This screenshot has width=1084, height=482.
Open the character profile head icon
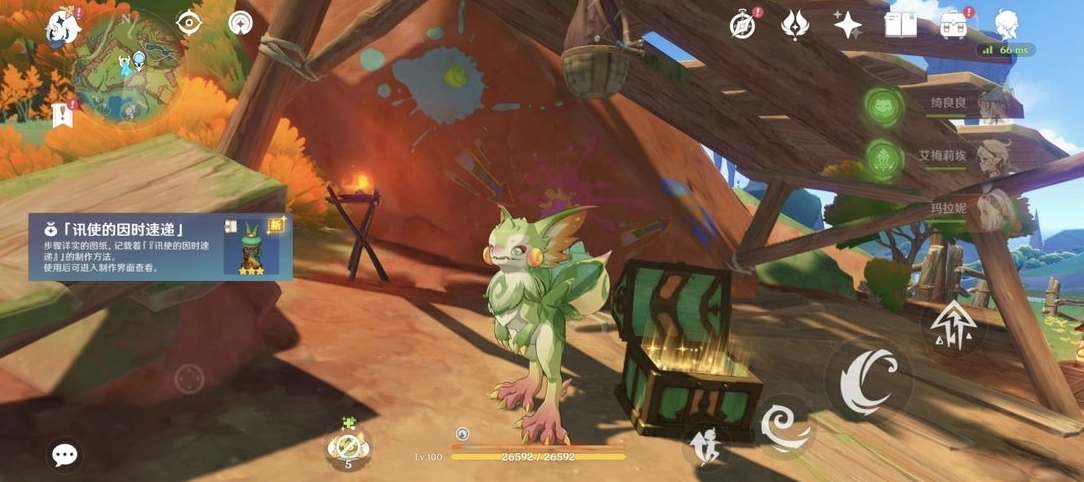tap(1007, 25)
